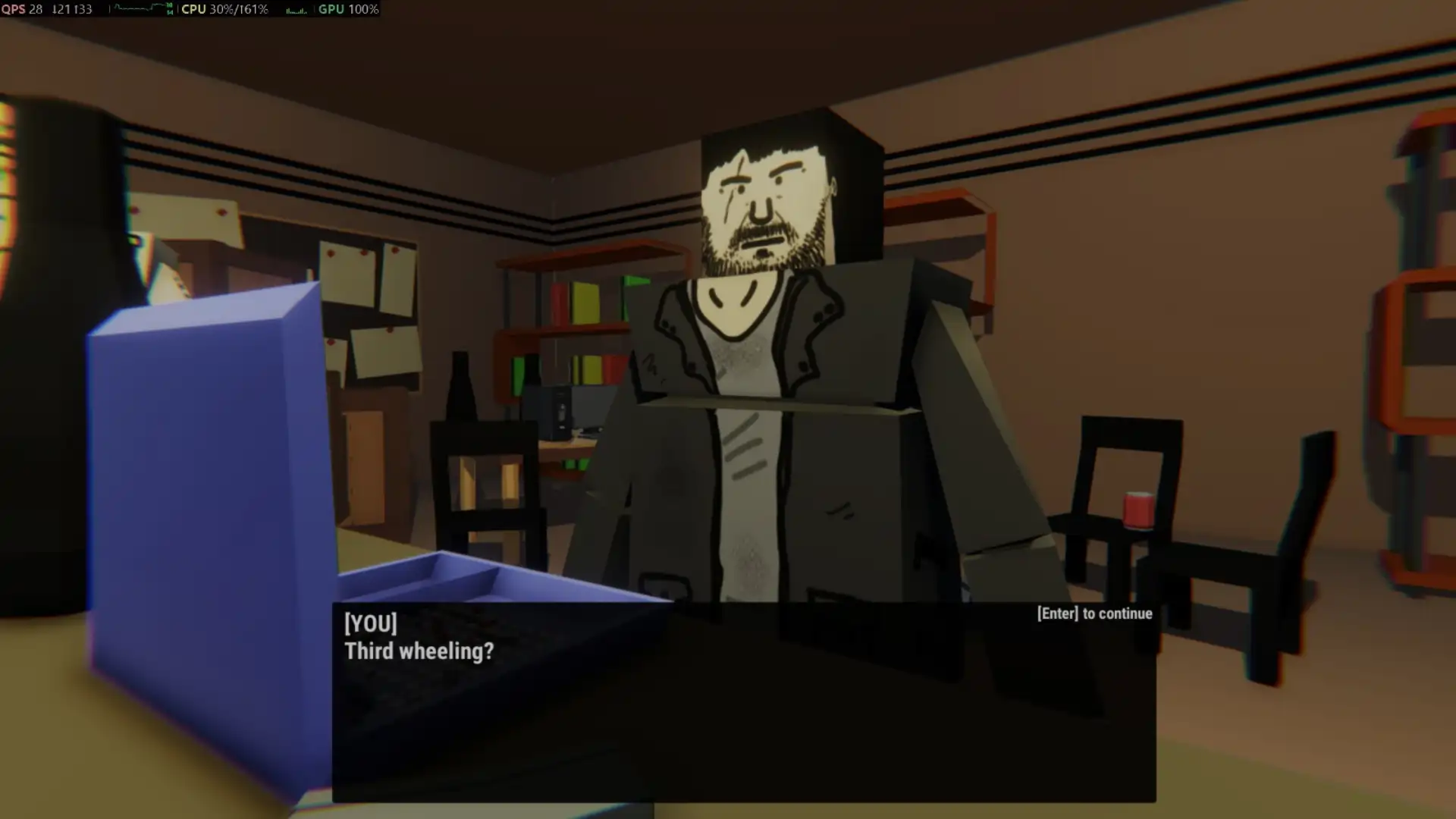
Task: Click the QPS counter in performance overlay
Action: pos(23,10)
